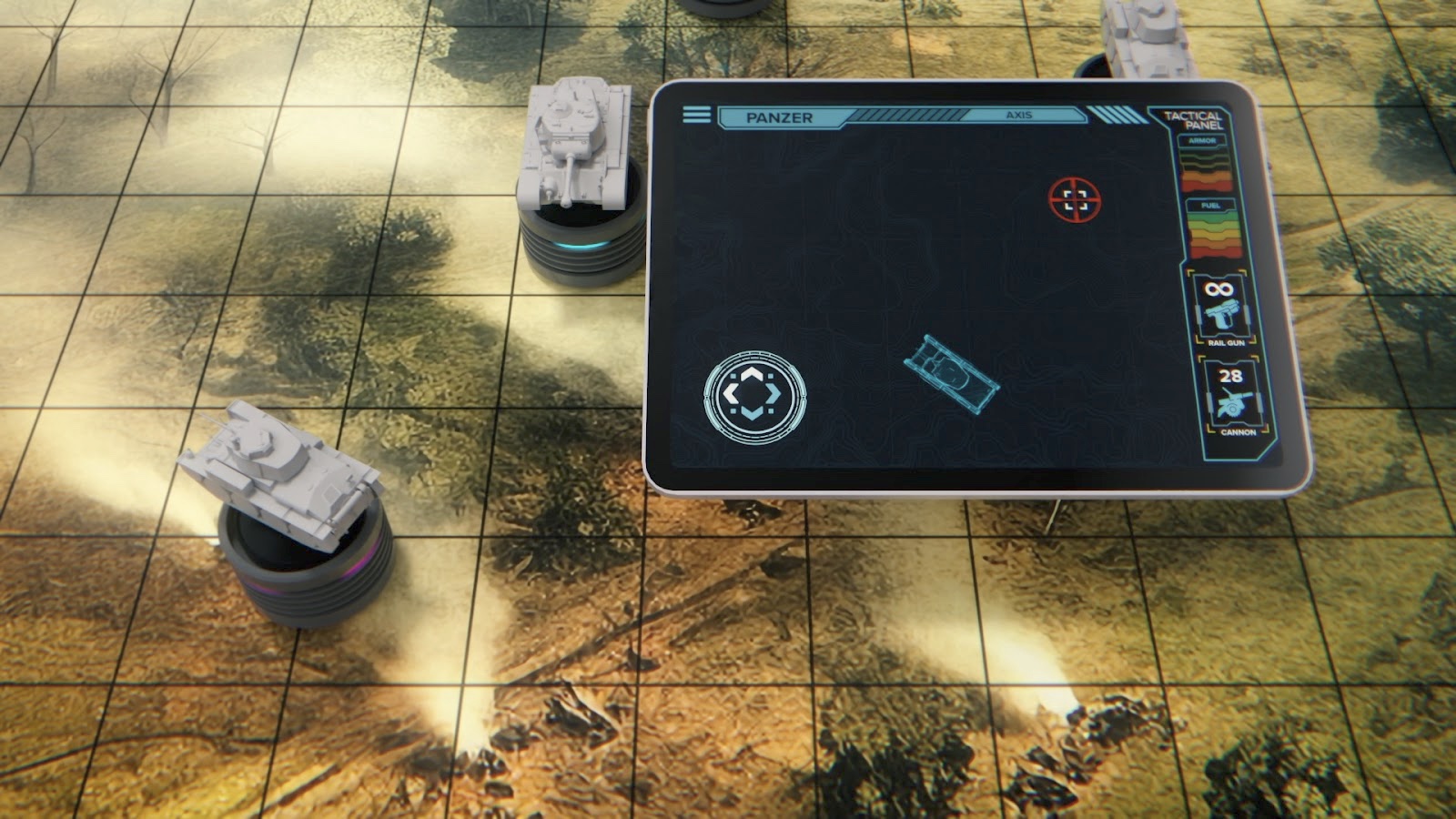Click the red targeting crosshair marker
The height and width of the screenshot is (819, 1456).
tap(1075, 200)
